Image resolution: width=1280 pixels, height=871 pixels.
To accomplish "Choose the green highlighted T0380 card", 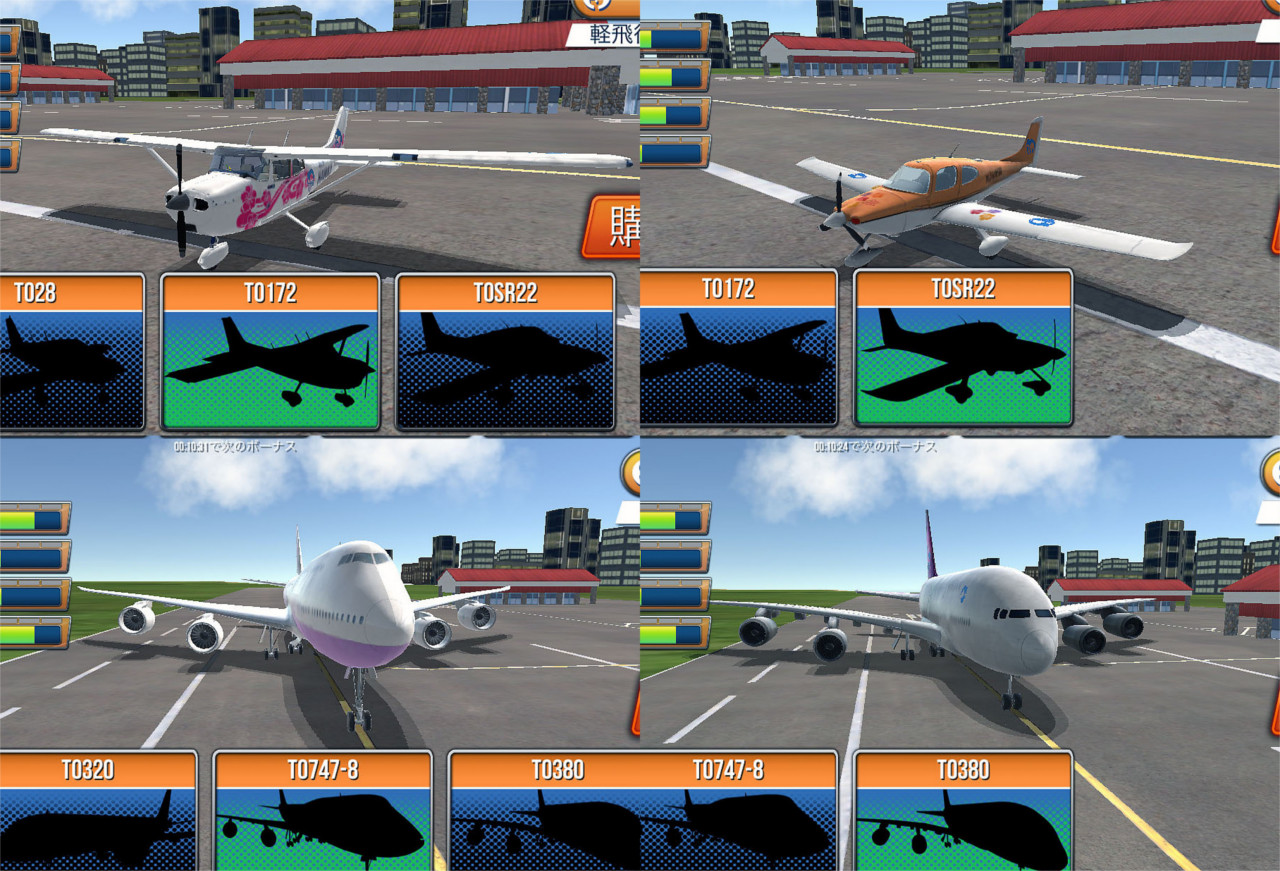I will coord(963,812).
